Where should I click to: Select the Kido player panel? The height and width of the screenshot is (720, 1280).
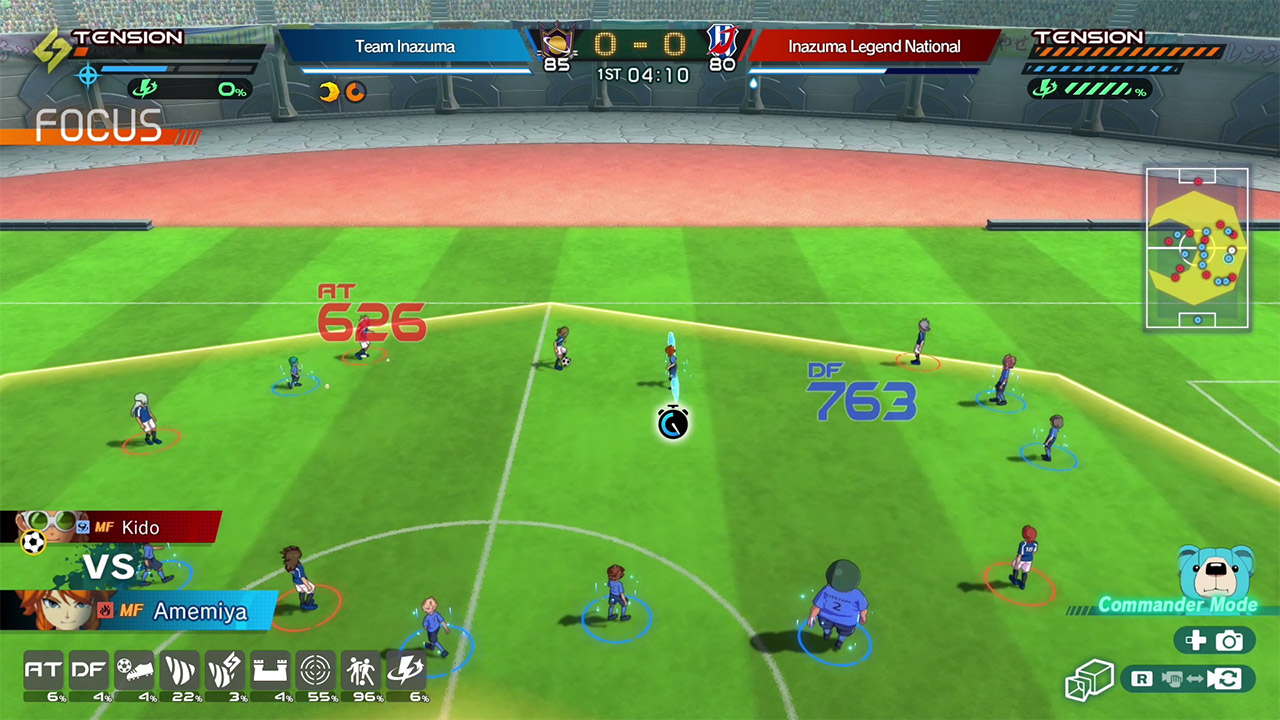click(x=120, y=527)
